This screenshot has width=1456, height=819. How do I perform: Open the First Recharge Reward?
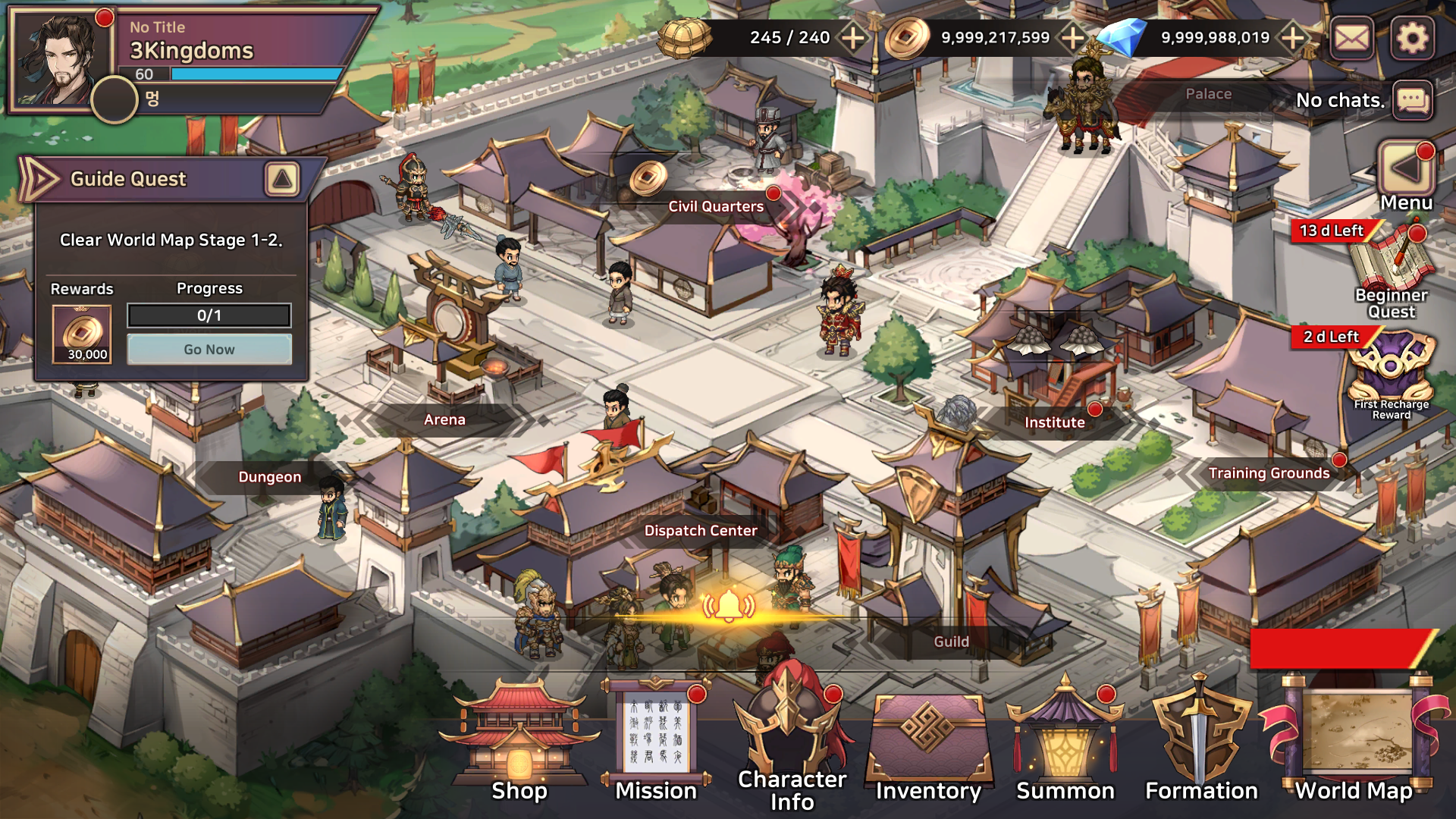1392,372
